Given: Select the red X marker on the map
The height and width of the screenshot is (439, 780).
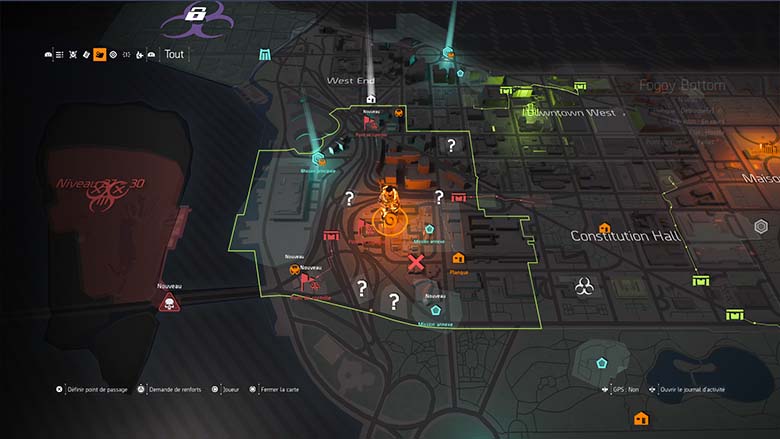Looking at the screenshot, I should click(x=416, y=263).
